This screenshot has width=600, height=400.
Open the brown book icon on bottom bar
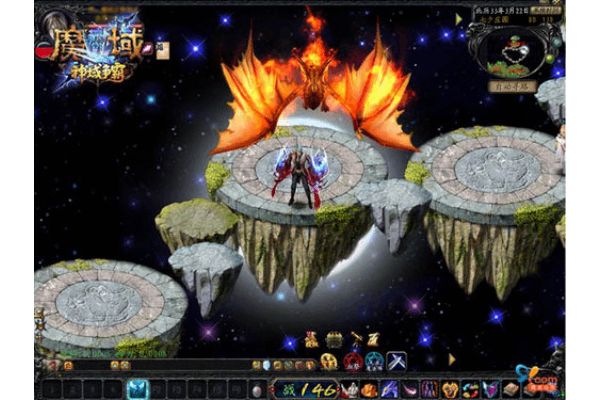click(511, 388)
